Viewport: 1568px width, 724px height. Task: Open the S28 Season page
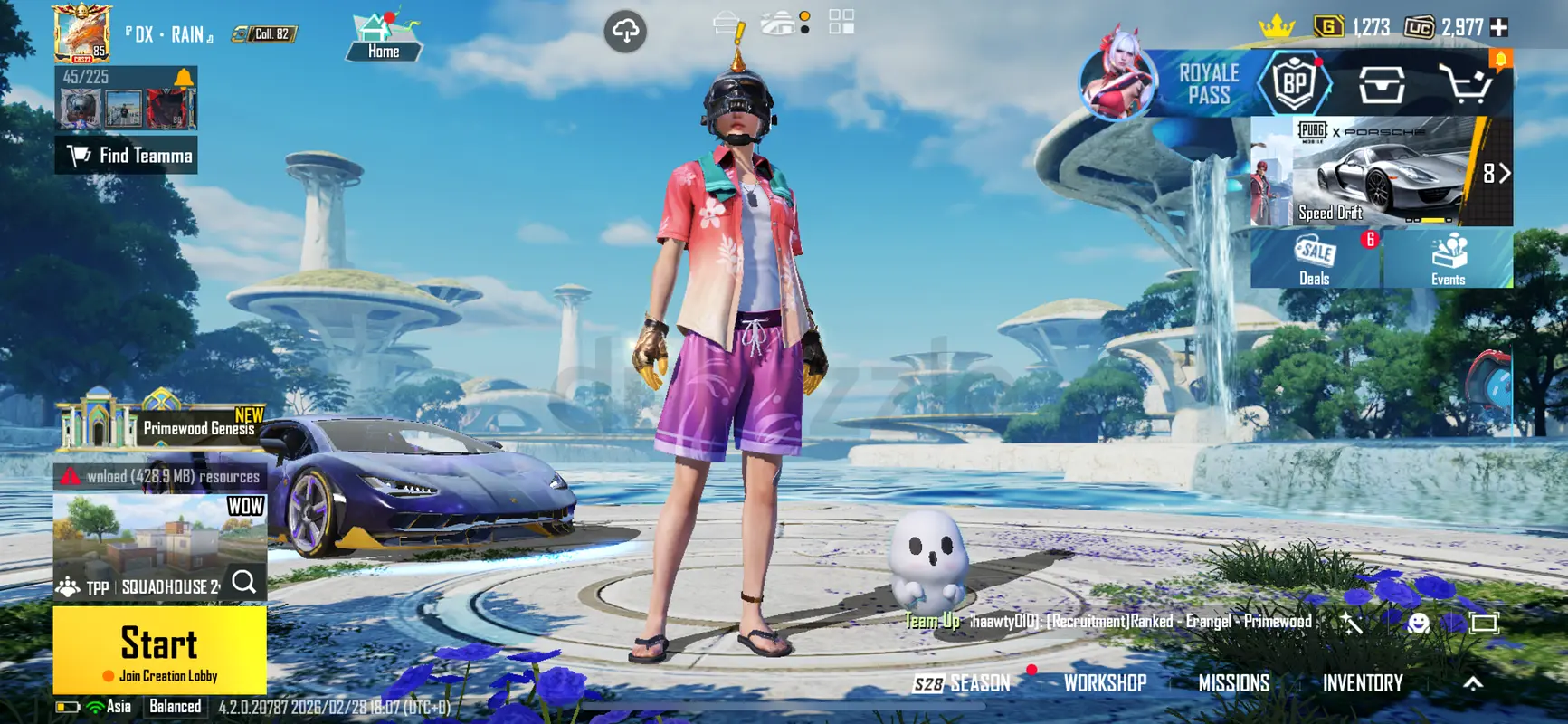961,683
